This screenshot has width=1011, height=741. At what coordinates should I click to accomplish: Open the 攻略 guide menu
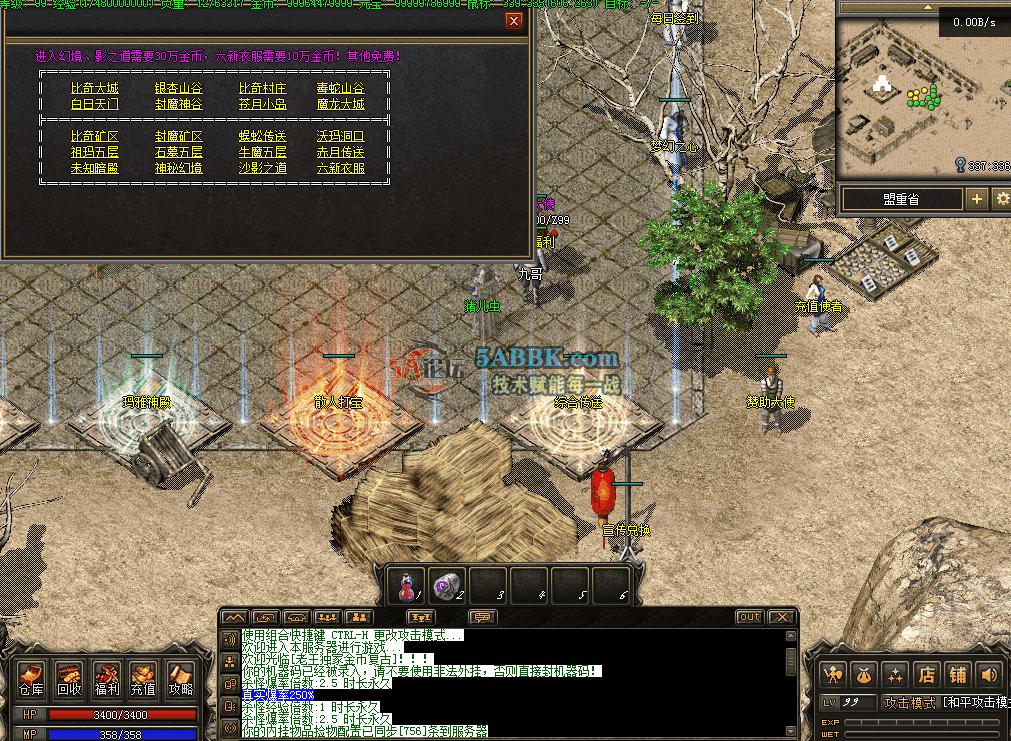(x=180, y=679)
